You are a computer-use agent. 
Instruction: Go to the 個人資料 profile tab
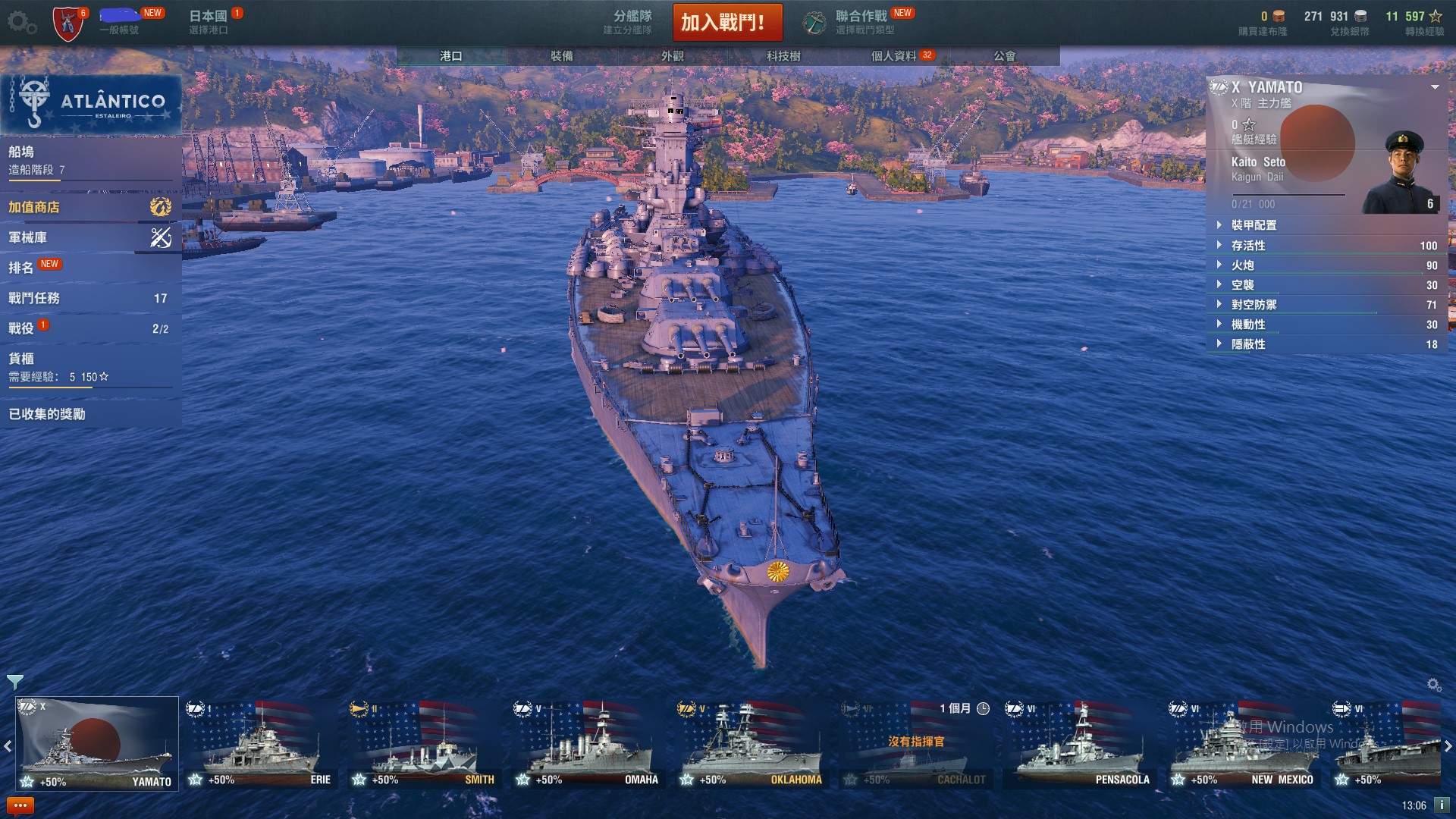coord(894,56)
